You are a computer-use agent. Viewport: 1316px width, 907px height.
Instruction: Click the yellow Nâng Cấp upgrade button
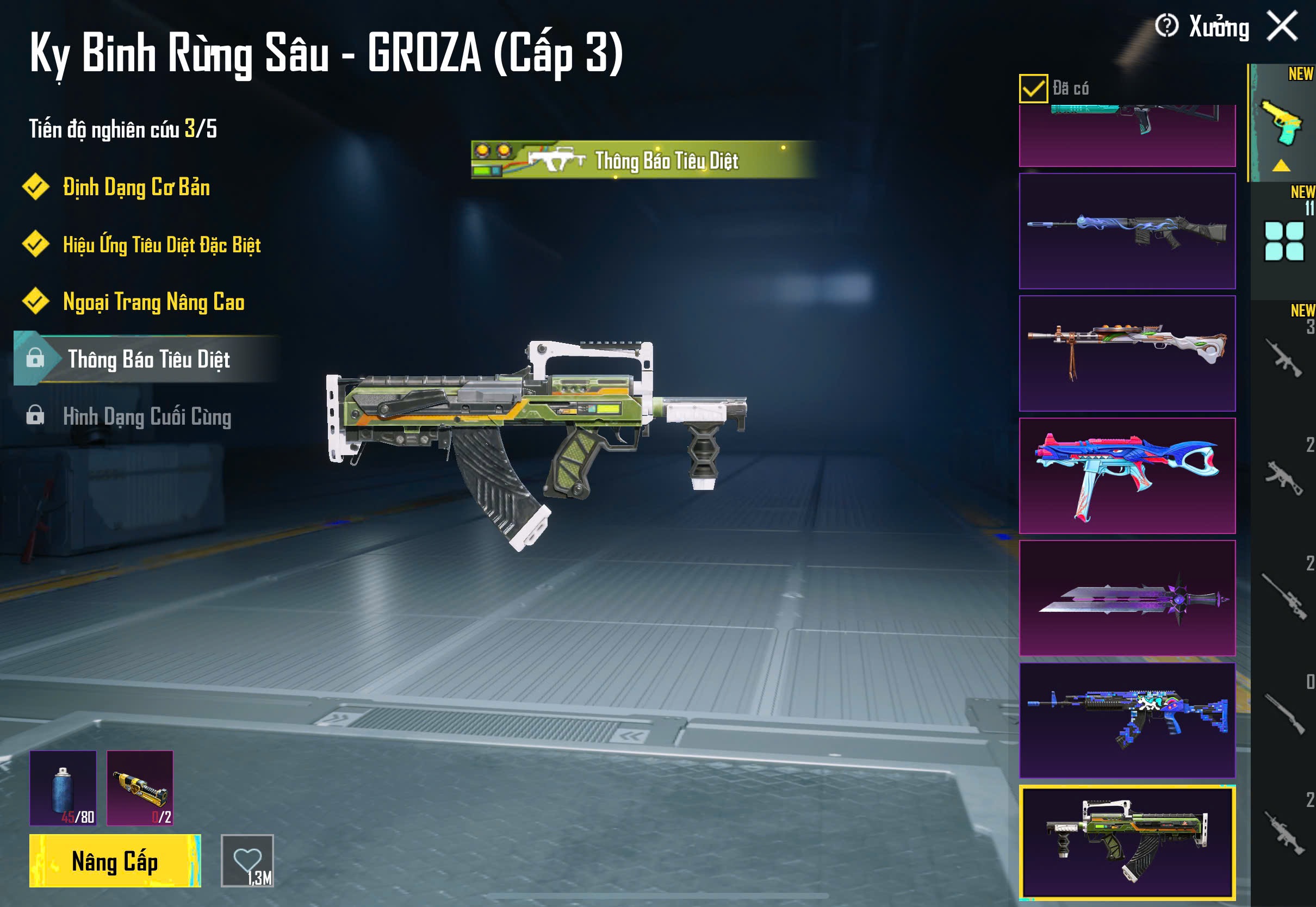pos(115,860)
